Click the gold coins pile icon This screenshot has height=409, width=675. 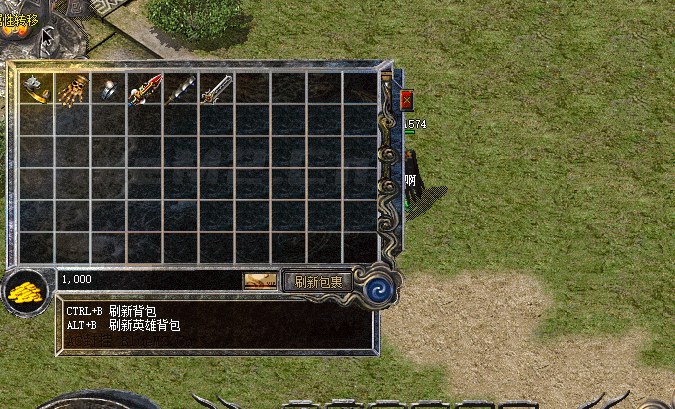pyautogui.click(x=26, y=291)
